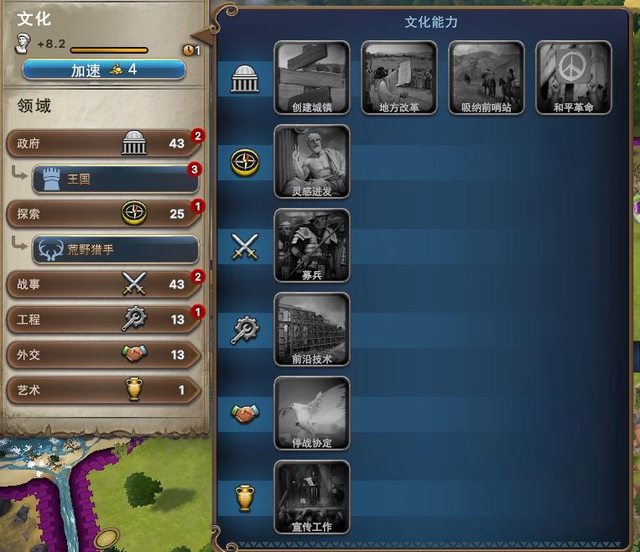Choose the 创建城镇 culture ability
640x552 pixels.
[x=311, y=78]
